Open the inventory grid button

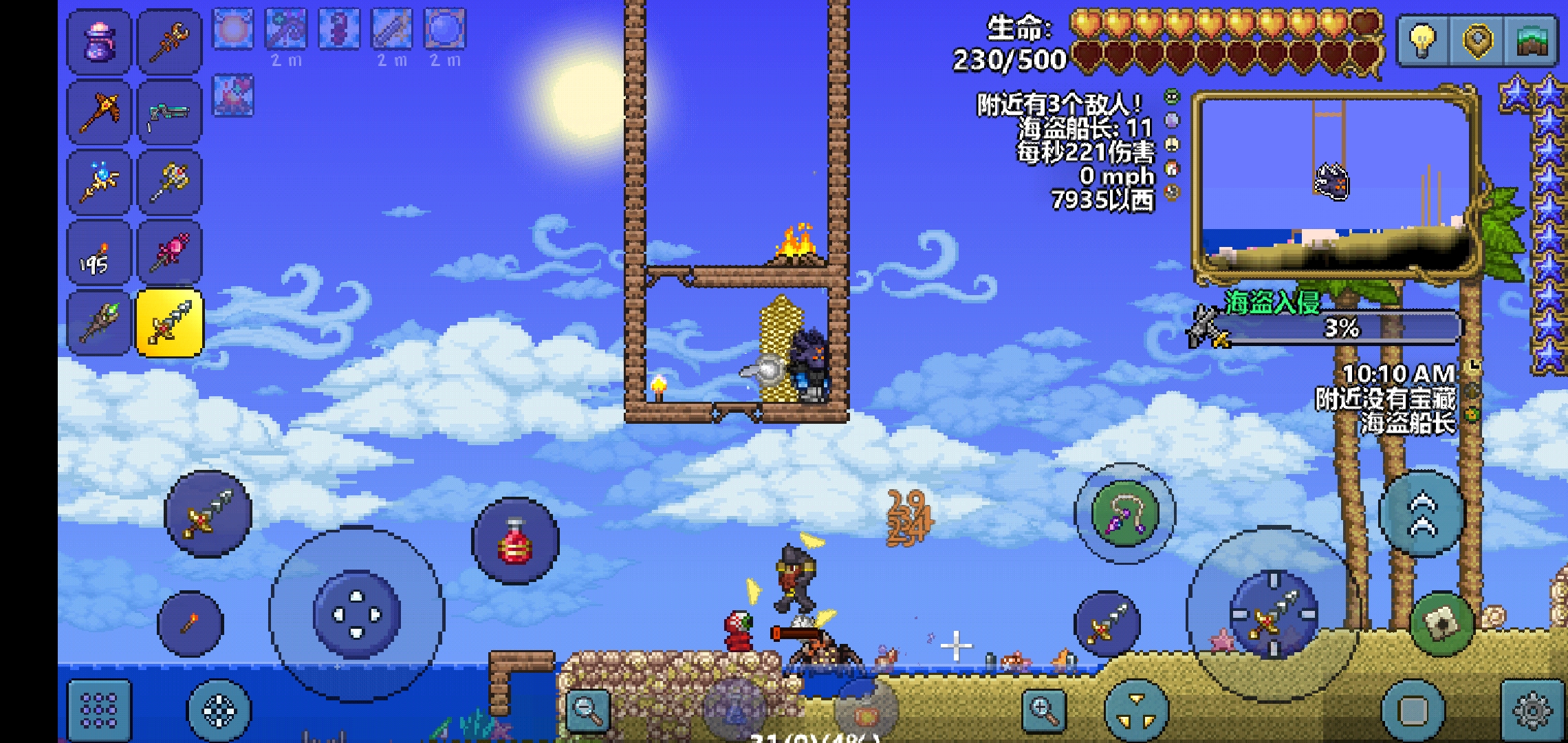(x=99, y=710)
